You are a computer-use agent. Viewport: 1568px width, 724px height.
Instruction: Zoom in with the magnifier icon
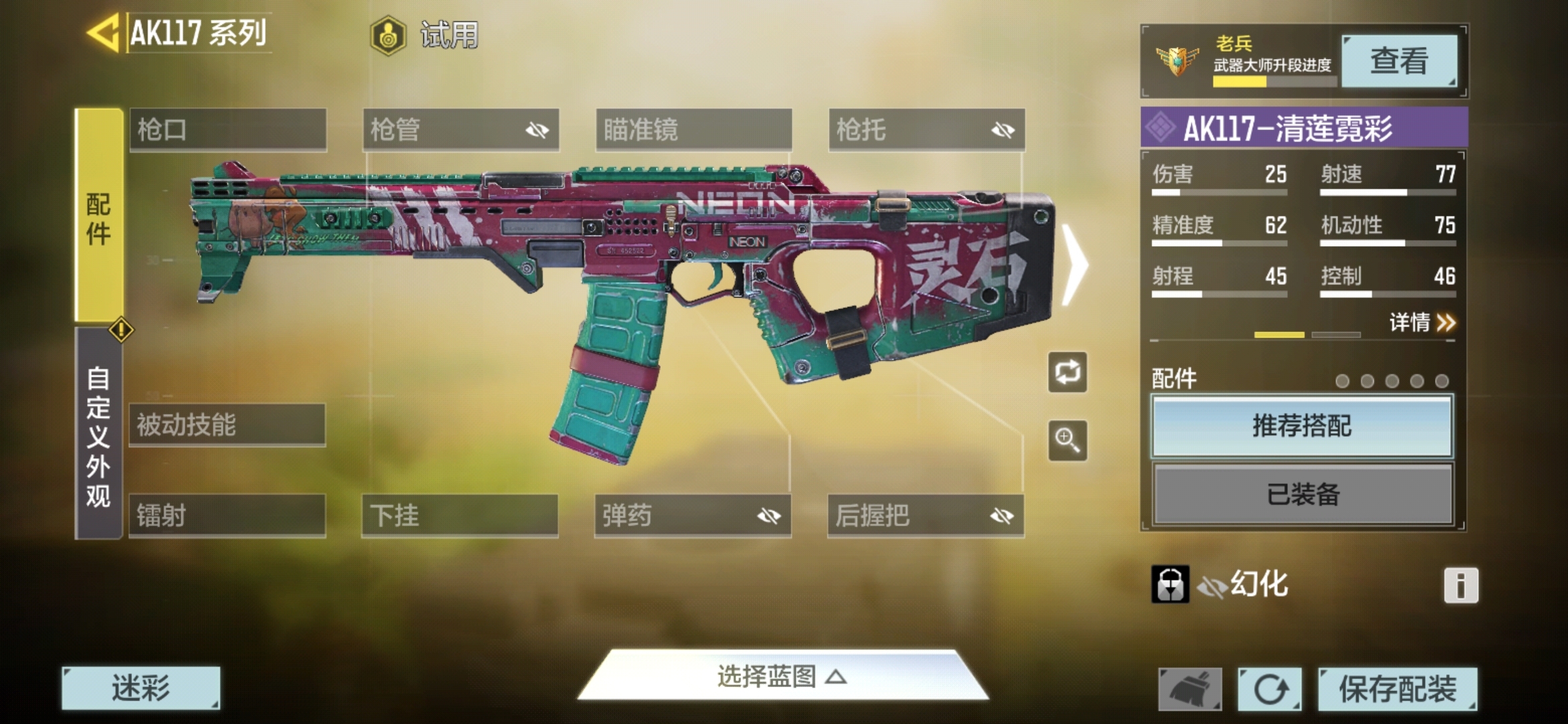[1067, 440]
